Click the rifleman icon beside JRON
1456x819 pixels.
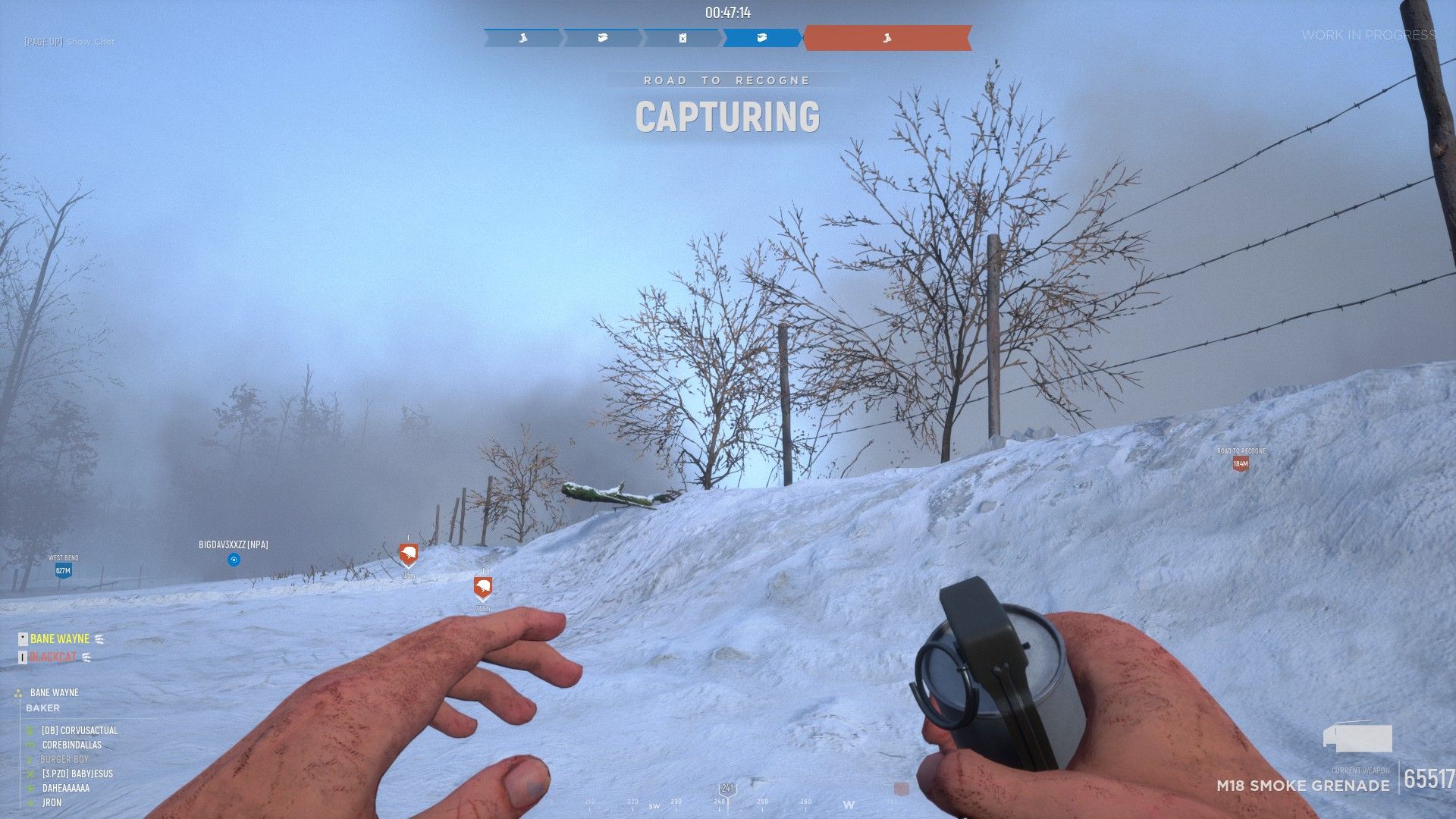click(x=29, y=802)
